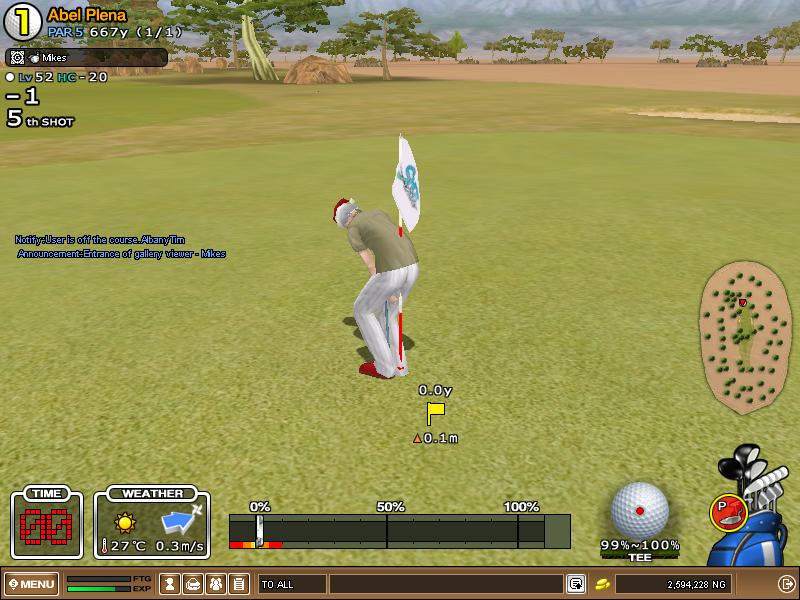This screenshot has height=600, width=800.
Task: Click the gold NG currency icon
Action: click(603, 584)
